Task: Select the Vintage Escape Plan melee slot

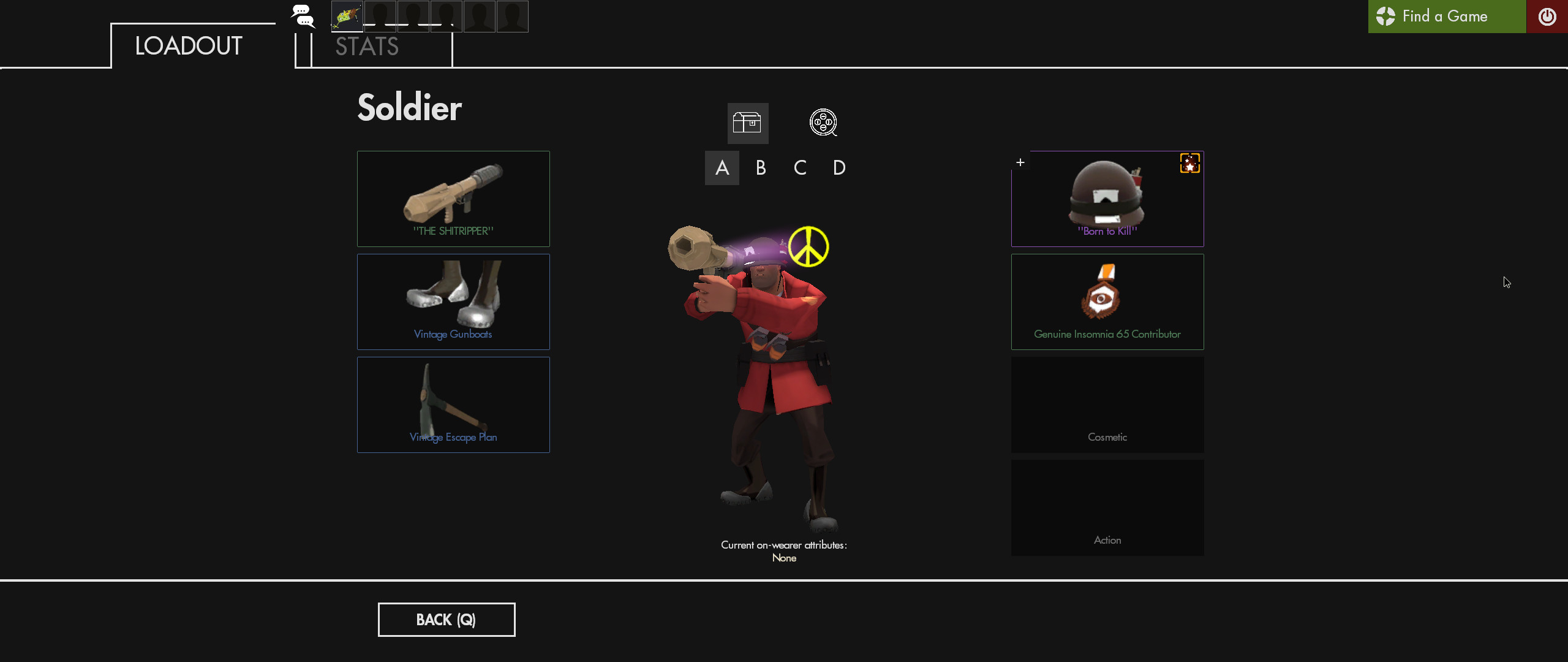Action: click(x=453, y=405)
